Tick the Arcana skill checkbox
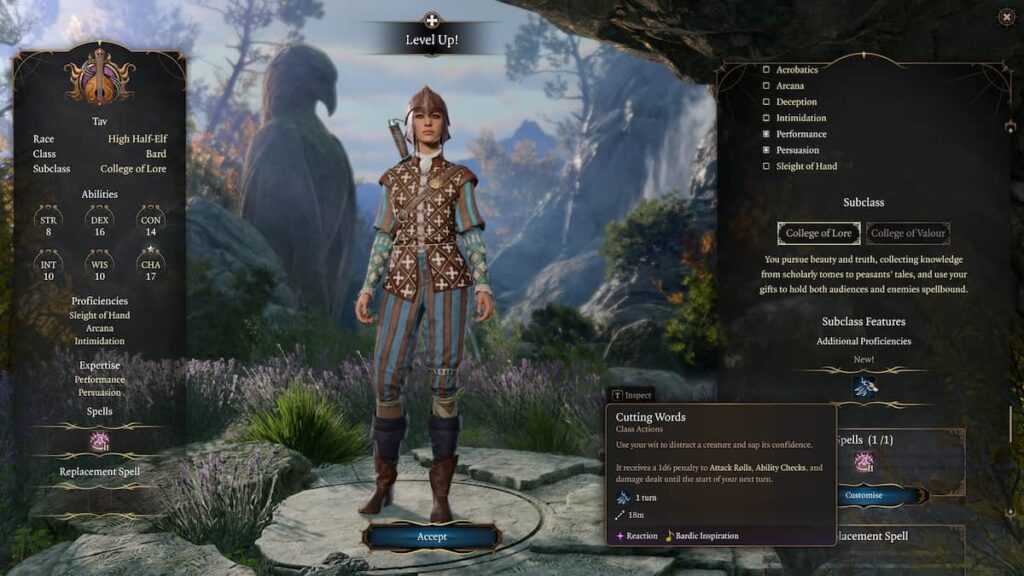The width and height of the screenshot is (1024, 576). click(767, 86)
